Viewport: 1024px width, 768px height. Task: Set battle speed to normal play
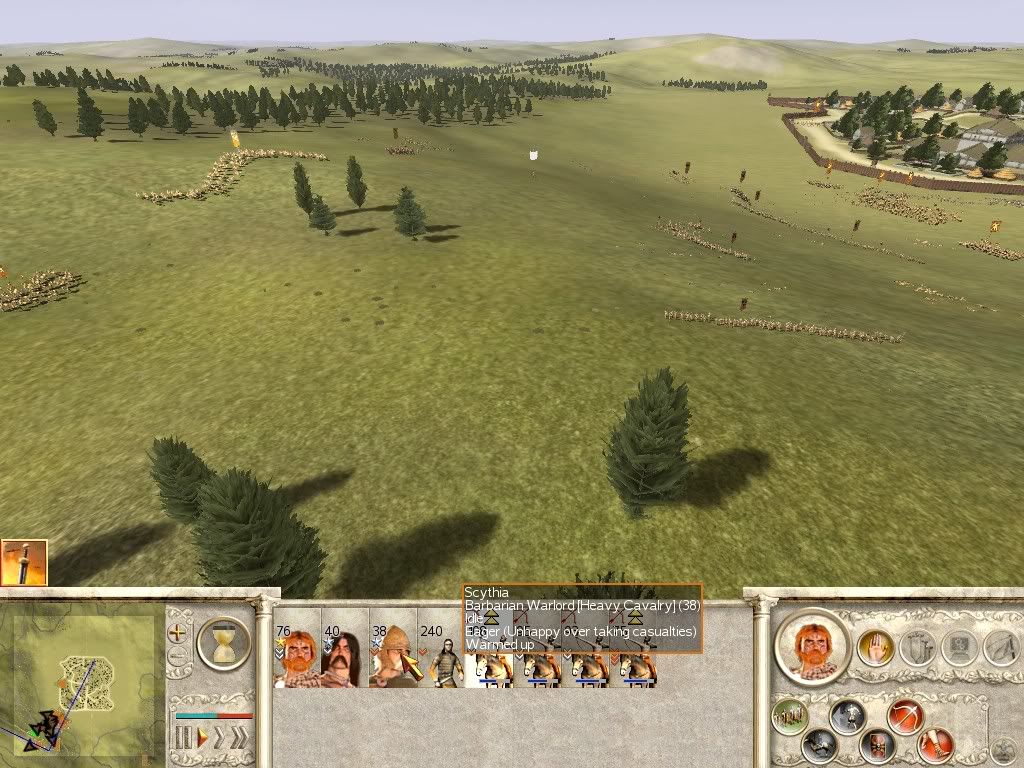coord(201,739)
